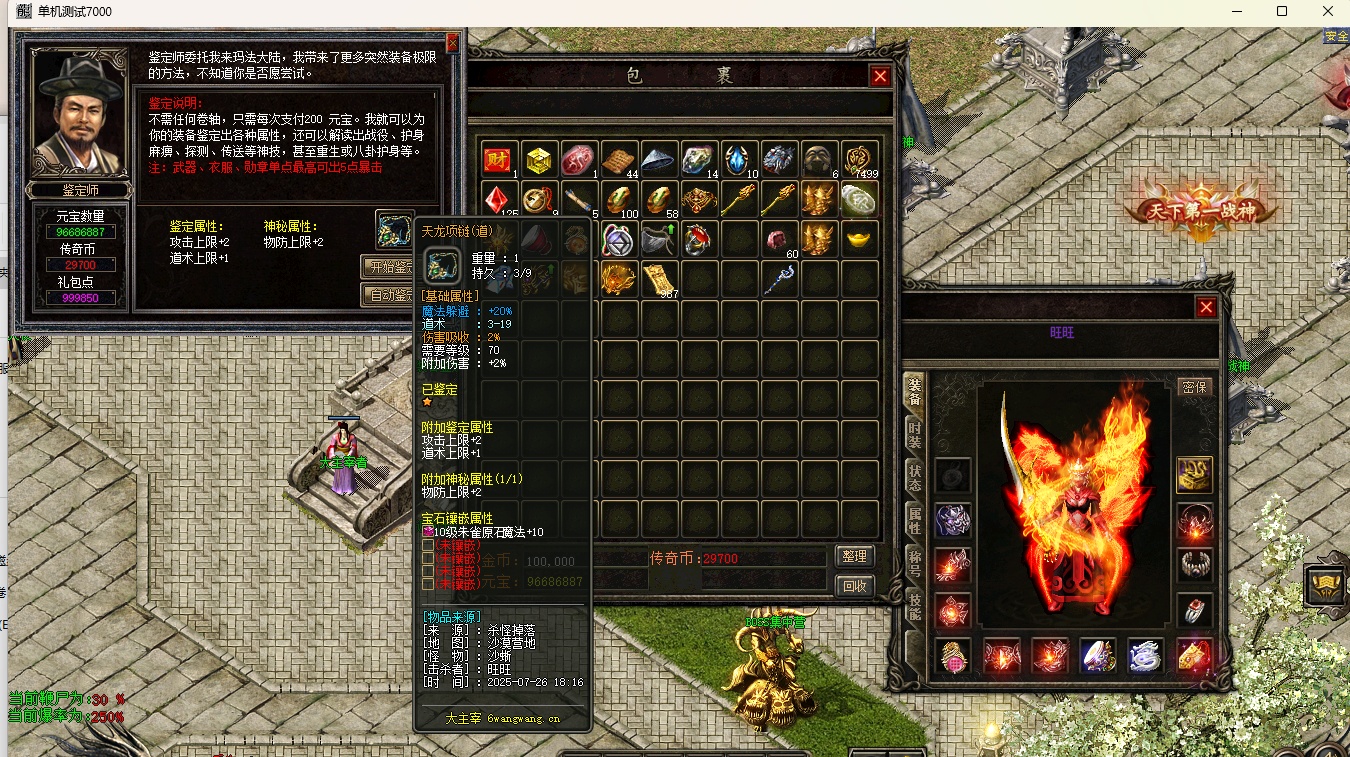Select the yellow cube item in bag
This screenshot has width=1350, height=757.
539,160
